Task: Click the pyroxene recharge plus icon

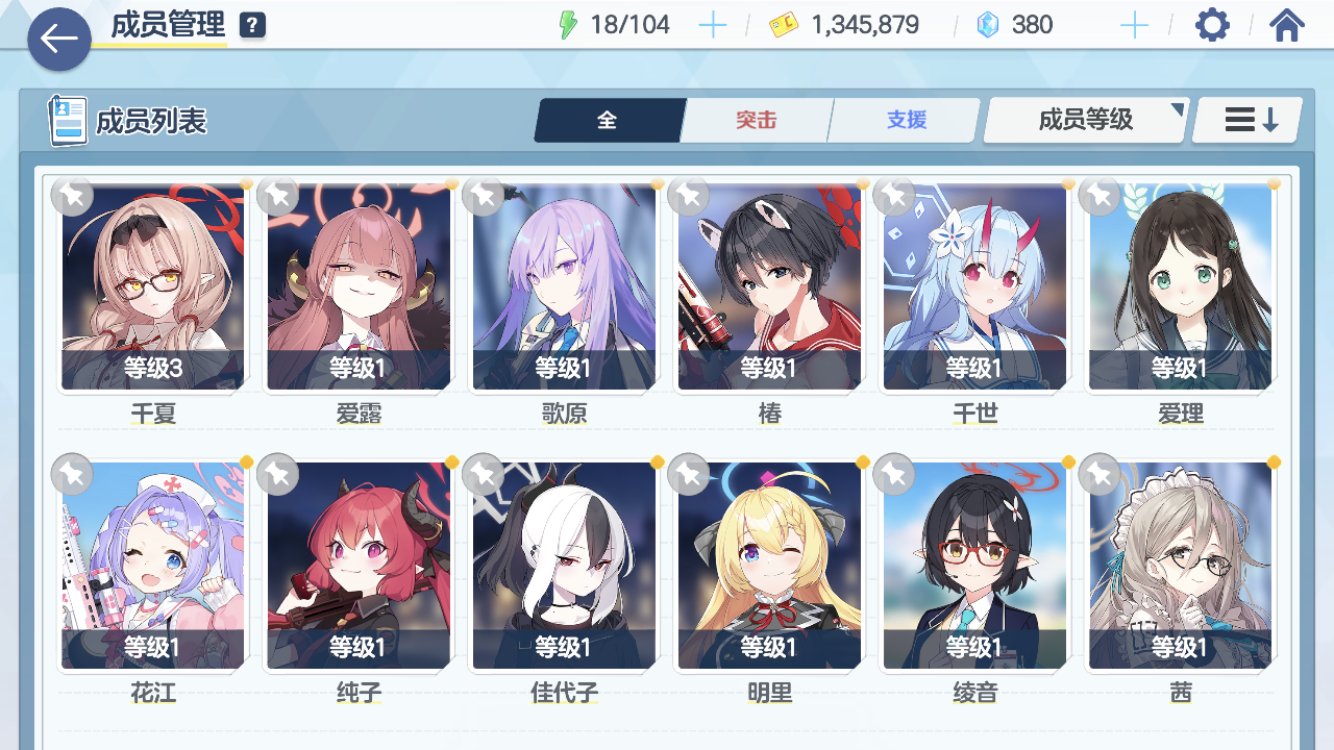Action: click(x=1135, y=23)
